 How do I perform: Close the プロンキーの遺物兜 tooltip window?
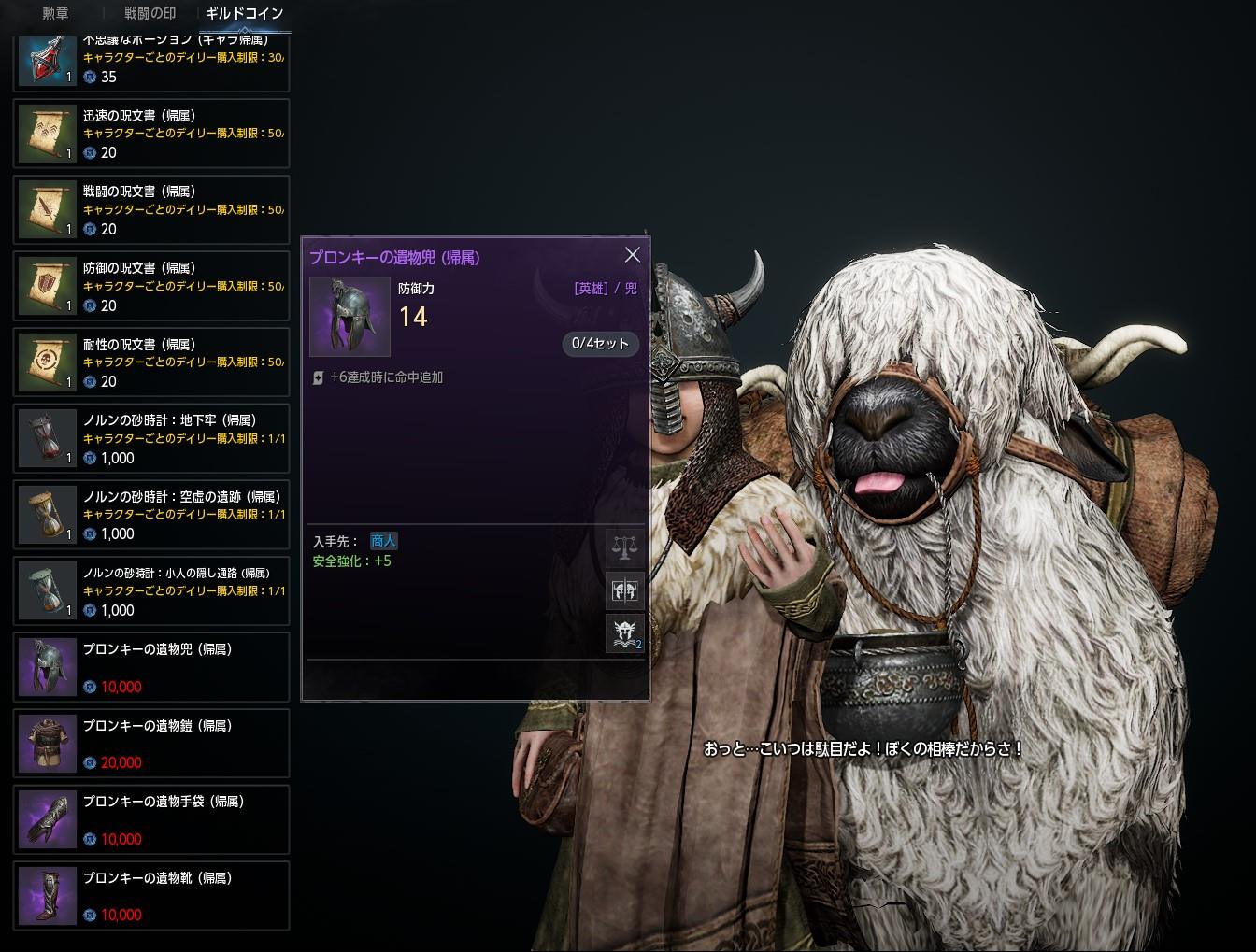[633, 255]
